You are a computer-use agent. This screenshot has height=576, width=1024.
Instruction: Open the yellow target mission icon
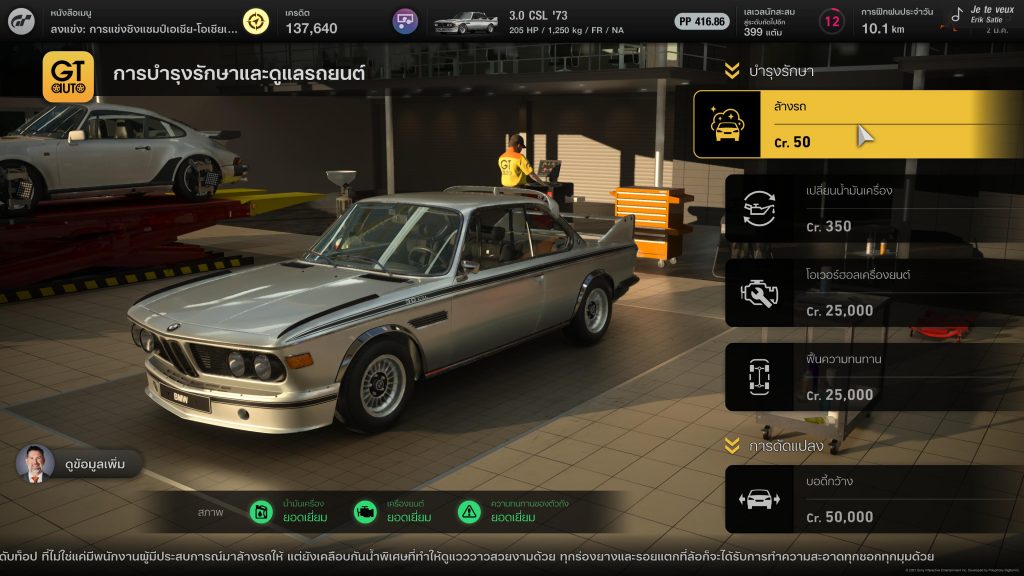257,21
